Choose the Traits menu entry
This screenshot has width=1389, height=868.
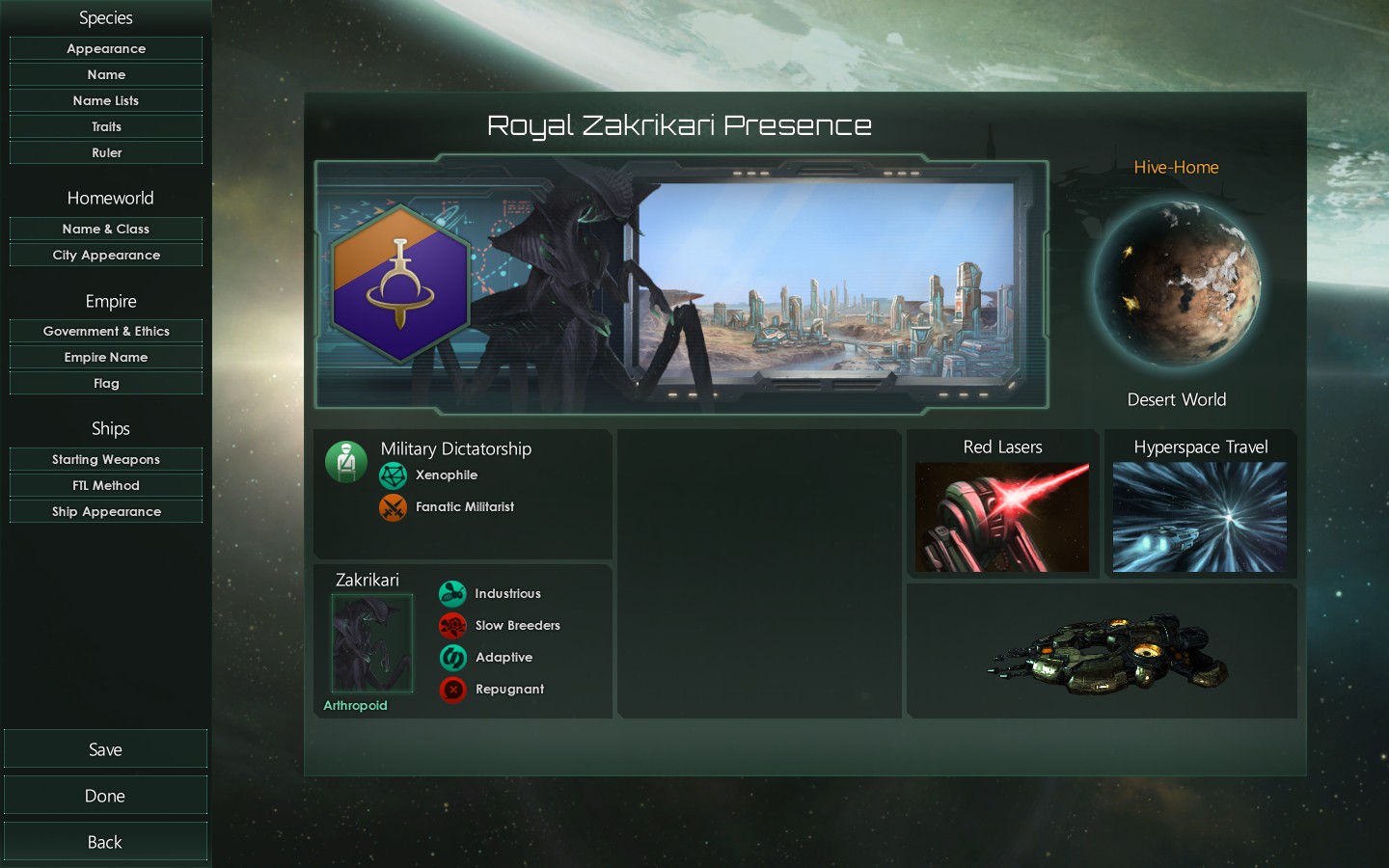coord(106,126)
